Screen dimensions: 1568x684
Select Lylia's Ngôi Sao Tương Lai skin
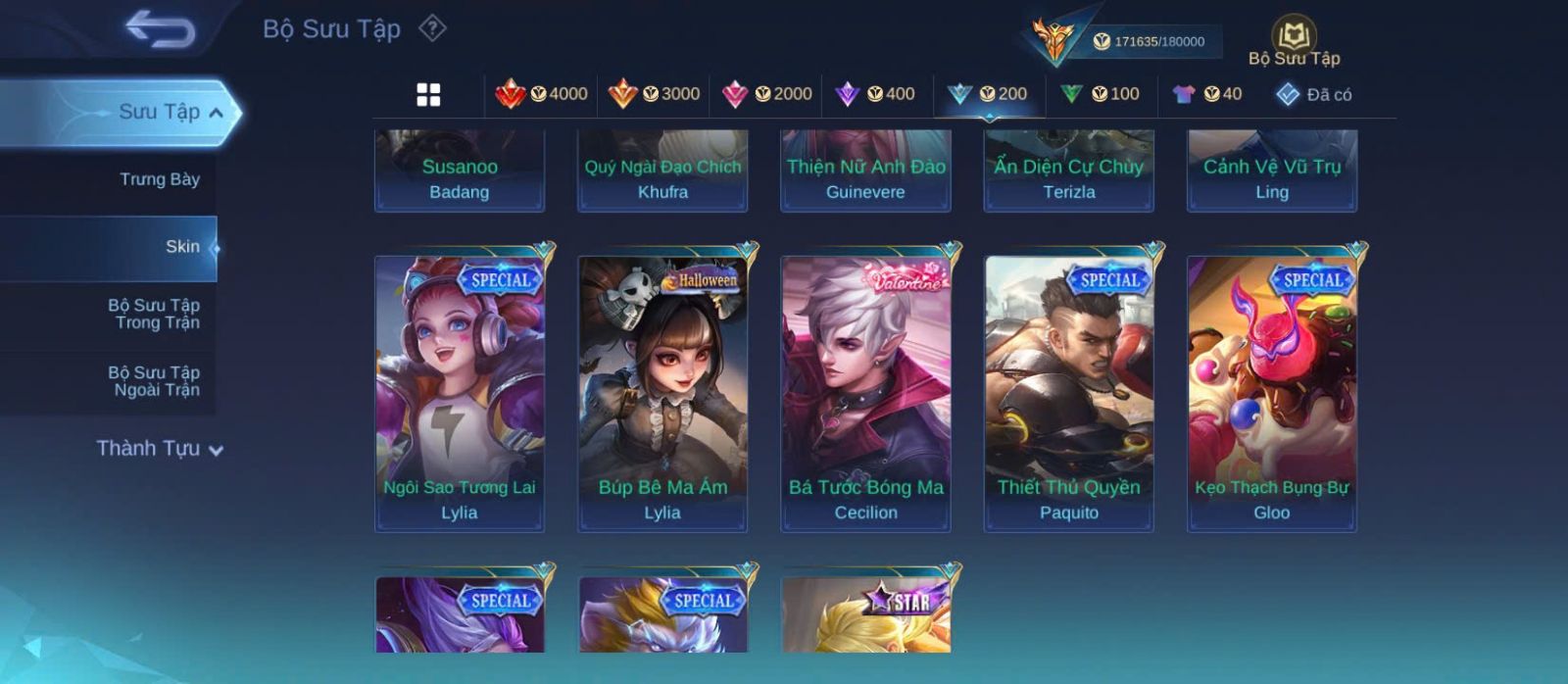(x=460, y=393)
